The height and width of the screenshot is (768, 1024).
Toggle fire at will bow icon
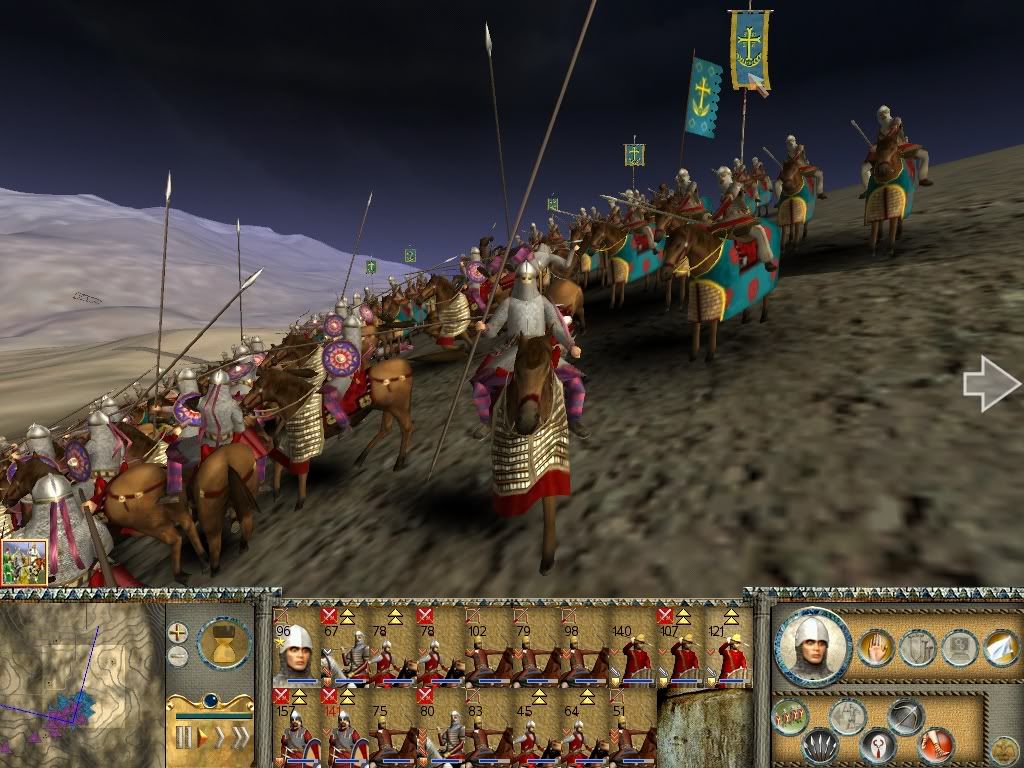tap(905, 716)
